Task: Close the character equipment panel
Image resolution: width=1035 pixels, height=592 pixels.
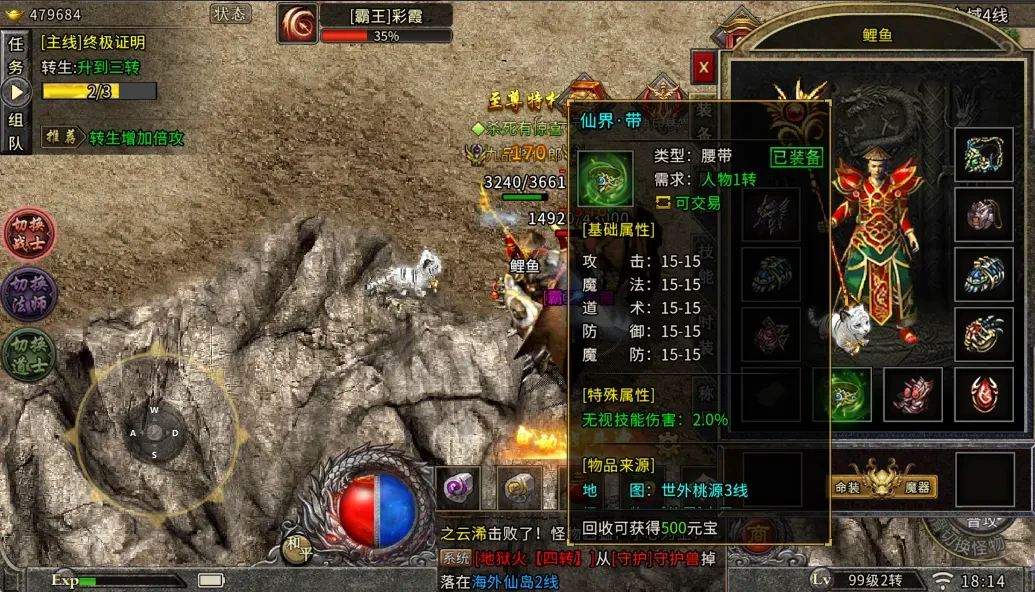Action: (x=703, y=67)
